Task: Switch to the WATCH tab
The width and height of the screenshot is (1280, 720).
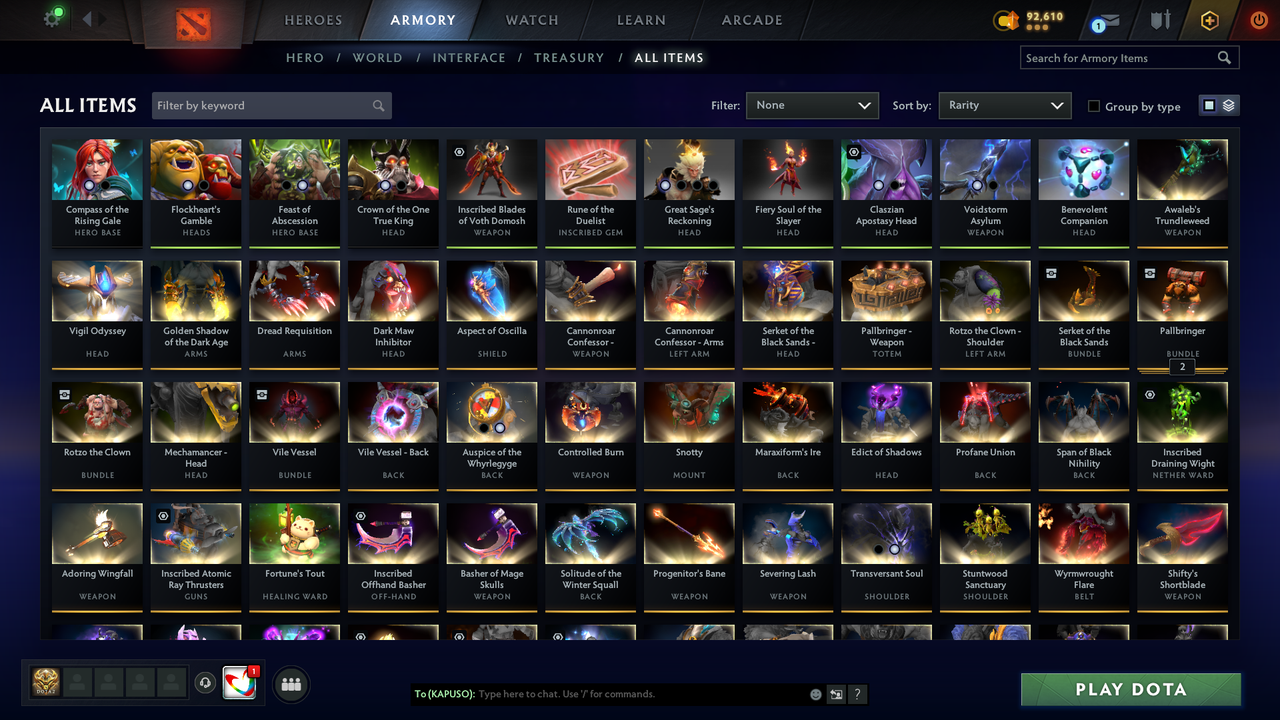Action: [531, 20]
